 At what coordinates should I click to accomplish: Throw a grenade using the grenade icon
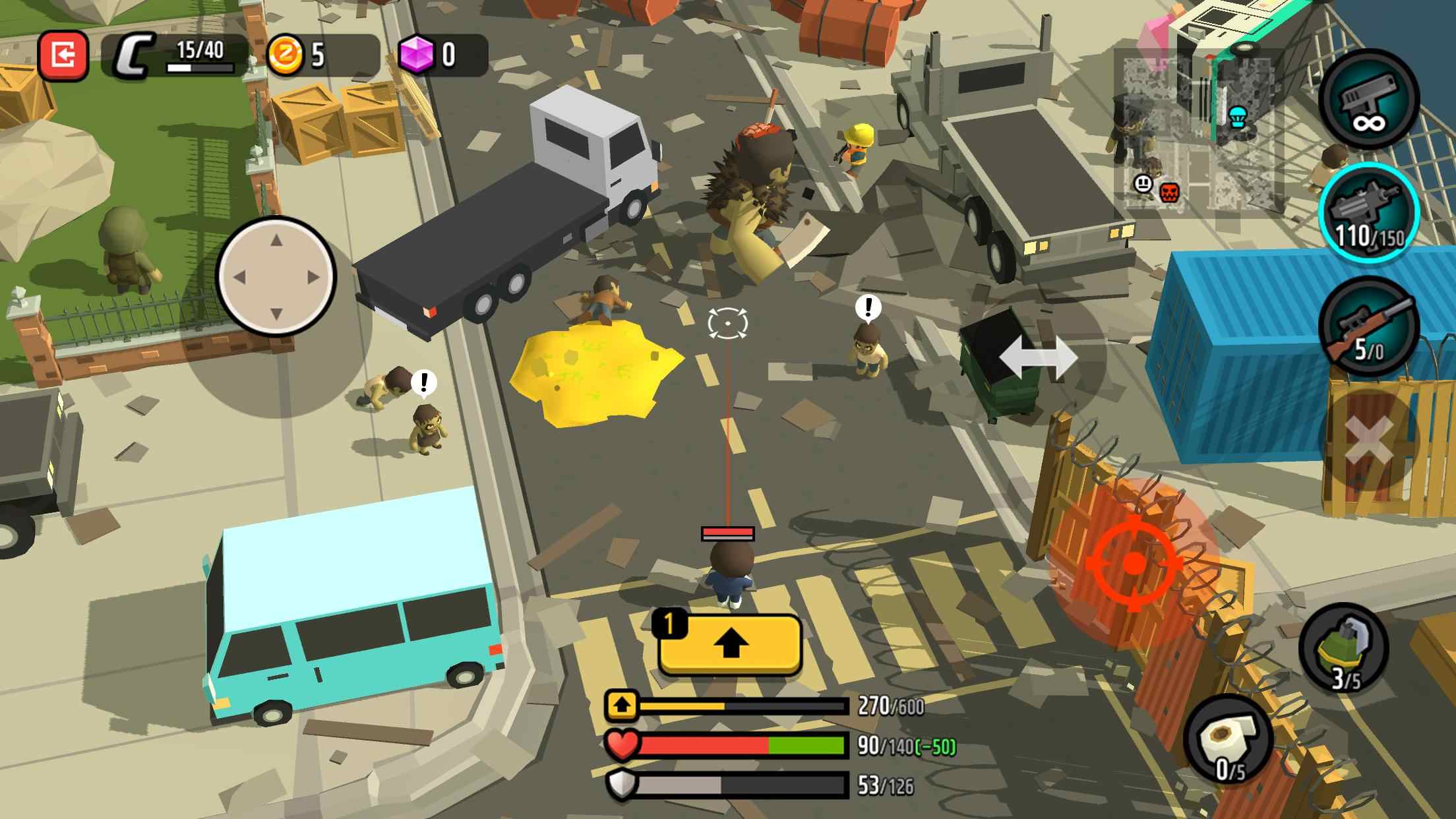(x=1344, y=650)
